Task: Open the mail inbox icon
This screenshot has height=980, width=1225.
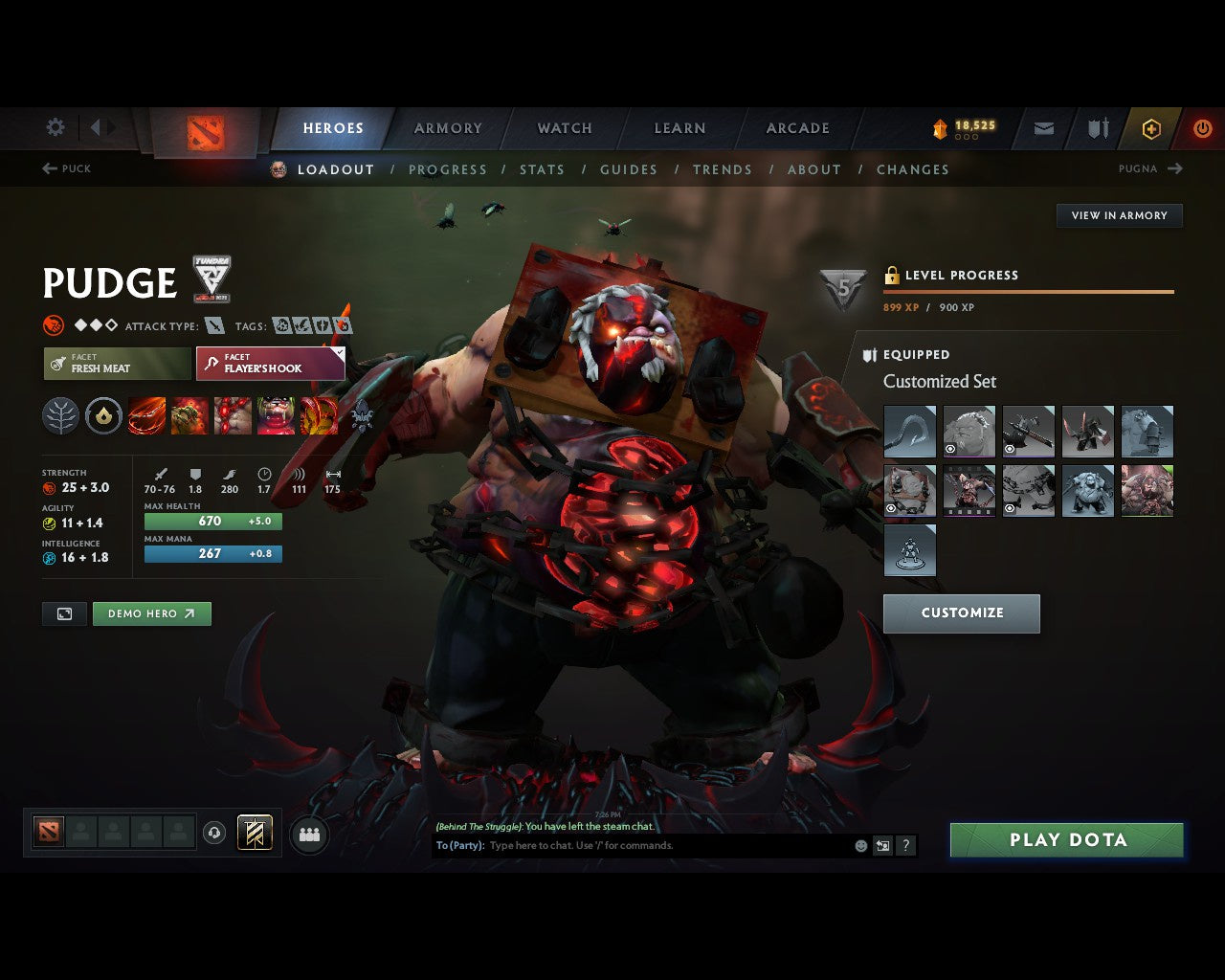Action: [1042, 127]
